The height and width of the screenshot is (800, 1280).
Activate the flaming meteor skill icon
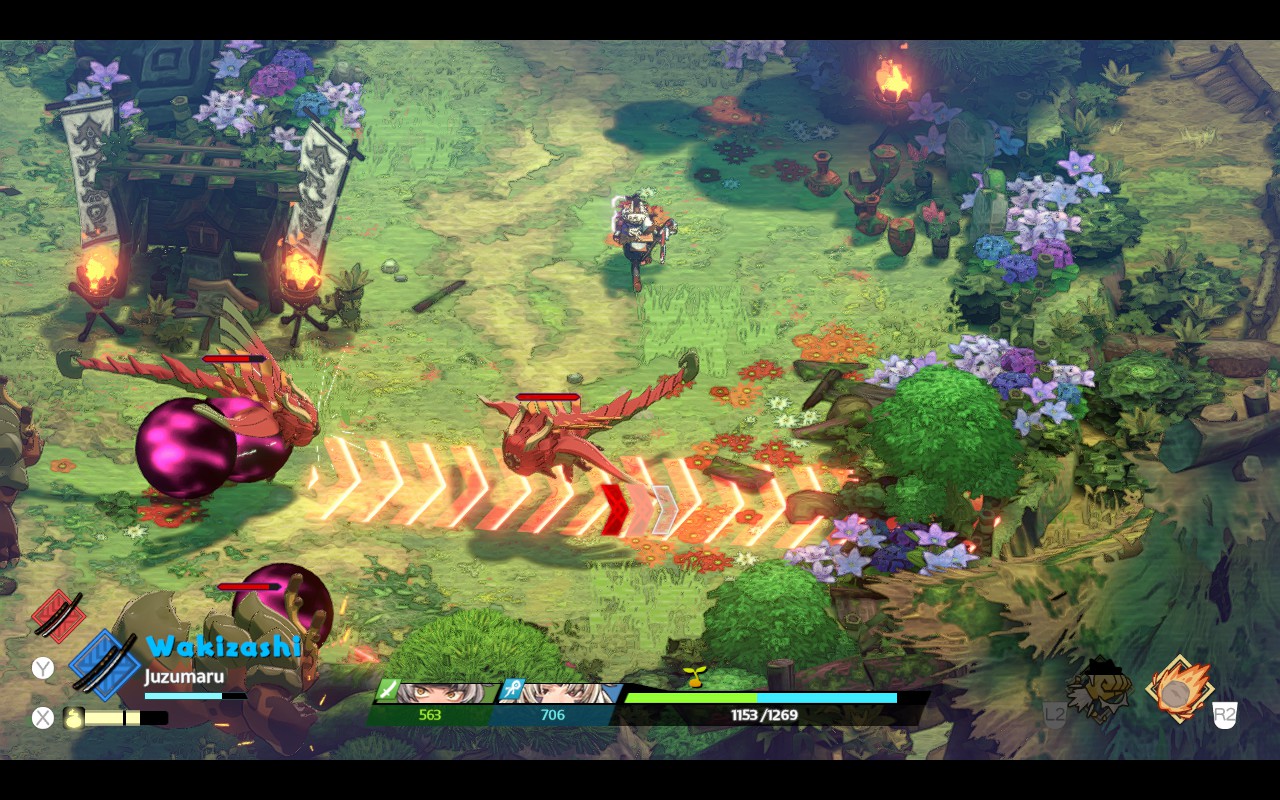coord(1179,689)
